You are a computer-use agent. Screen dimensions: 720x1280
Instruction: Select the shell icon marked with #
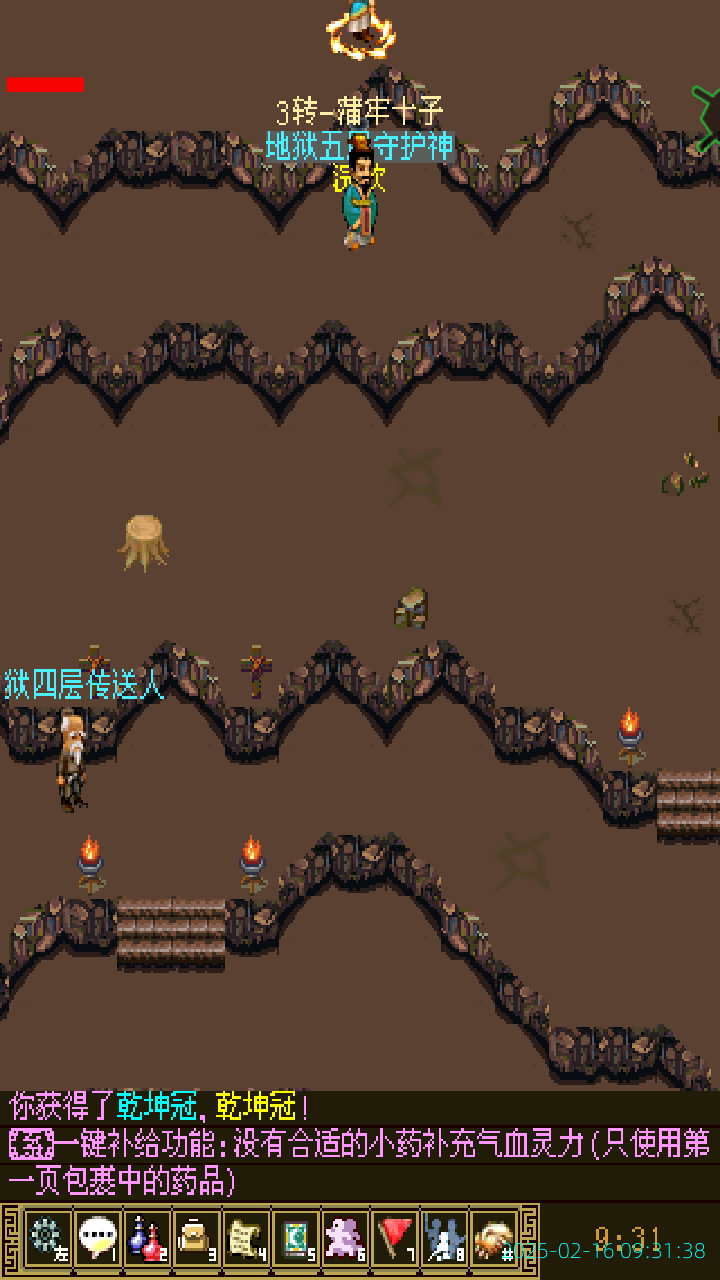494,1238
